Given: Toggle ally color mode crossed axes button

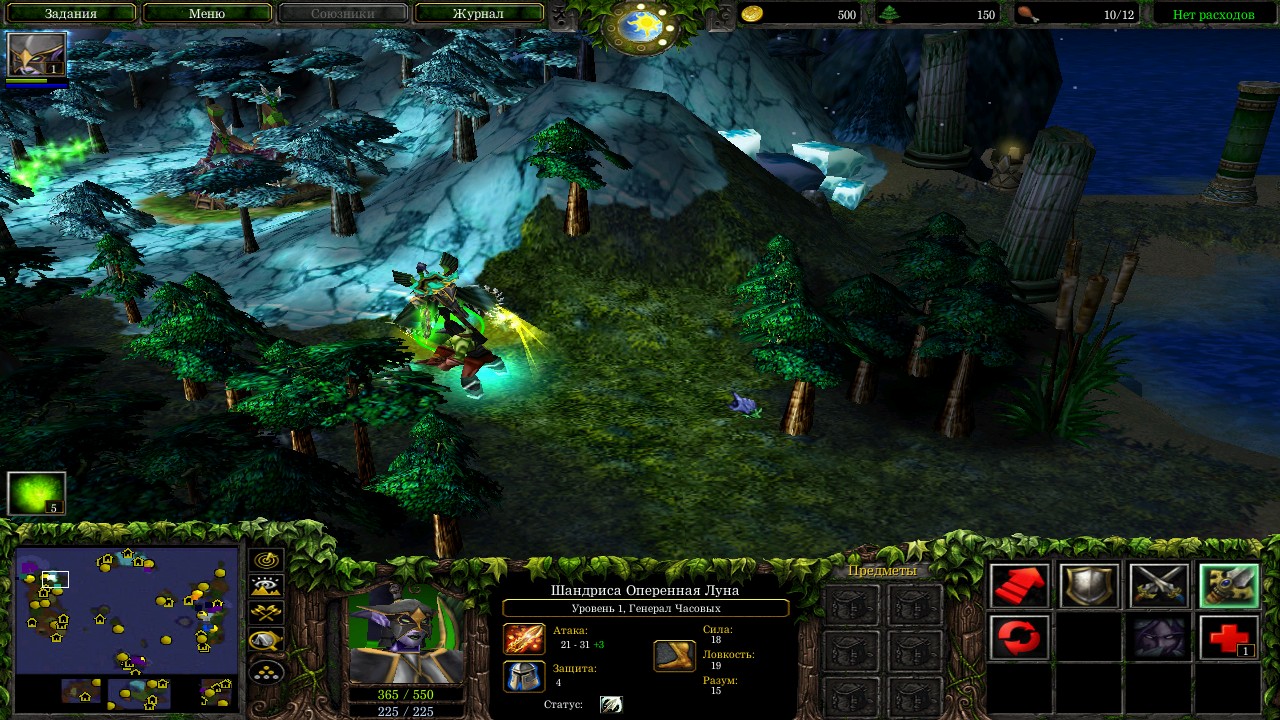Looking at the screenshot, I should pos(267,613).
